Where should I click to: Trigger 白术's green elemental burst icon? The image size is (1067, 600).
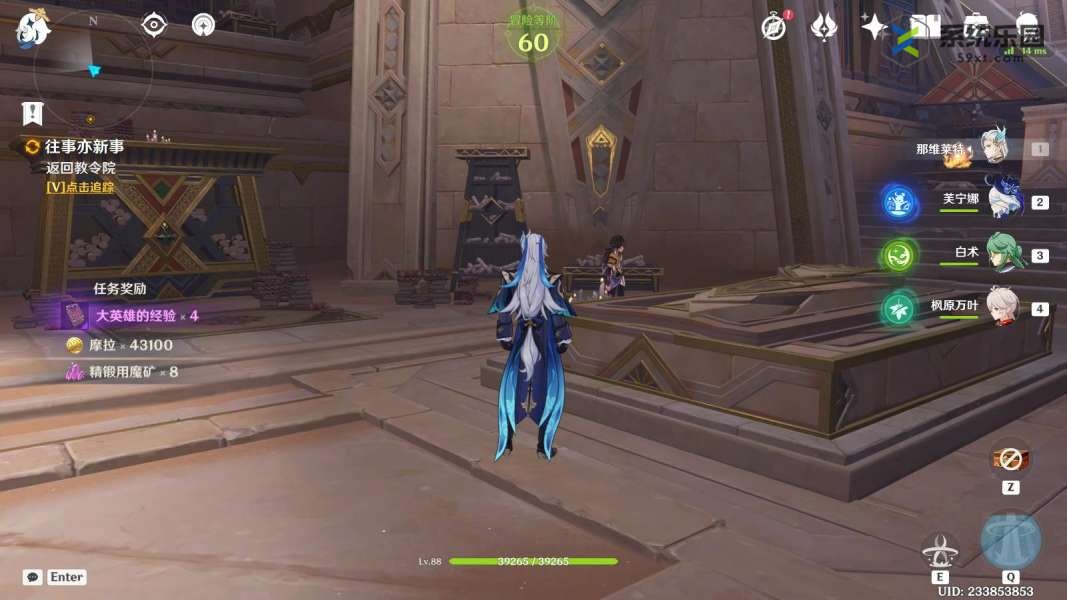(x=899, y=255)
